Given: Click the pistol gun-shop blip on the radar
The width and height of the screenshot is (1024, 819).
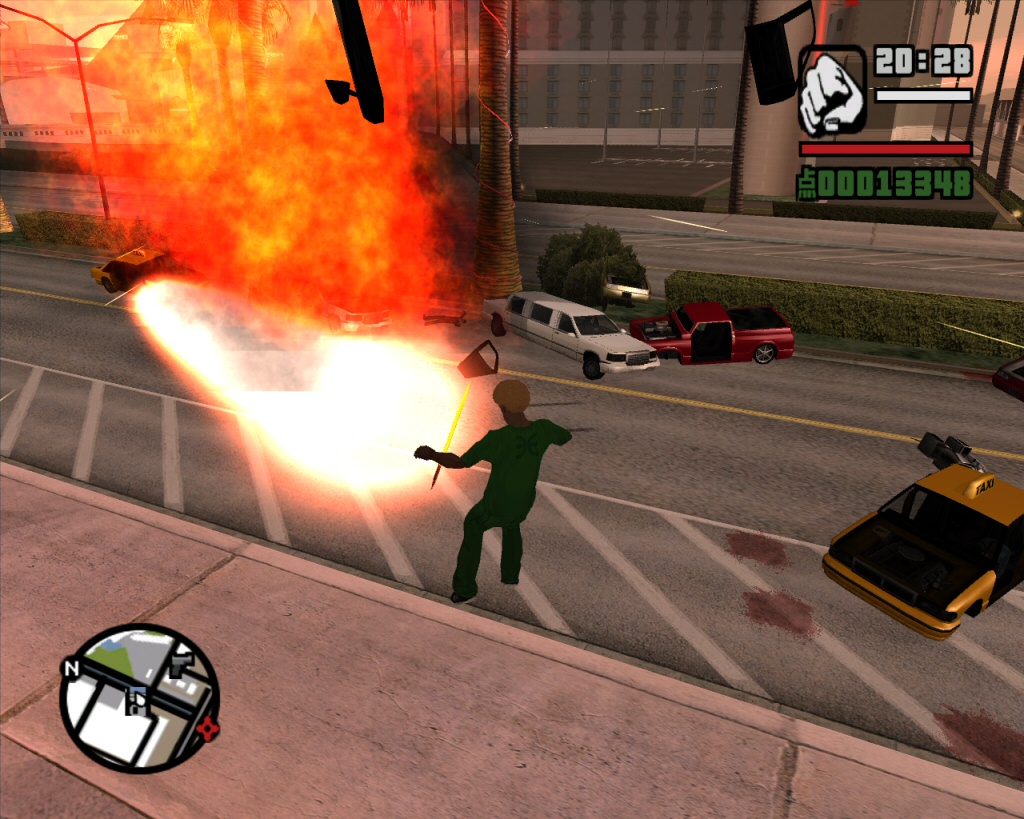Looking at the screenshot, I should point(181,662).
